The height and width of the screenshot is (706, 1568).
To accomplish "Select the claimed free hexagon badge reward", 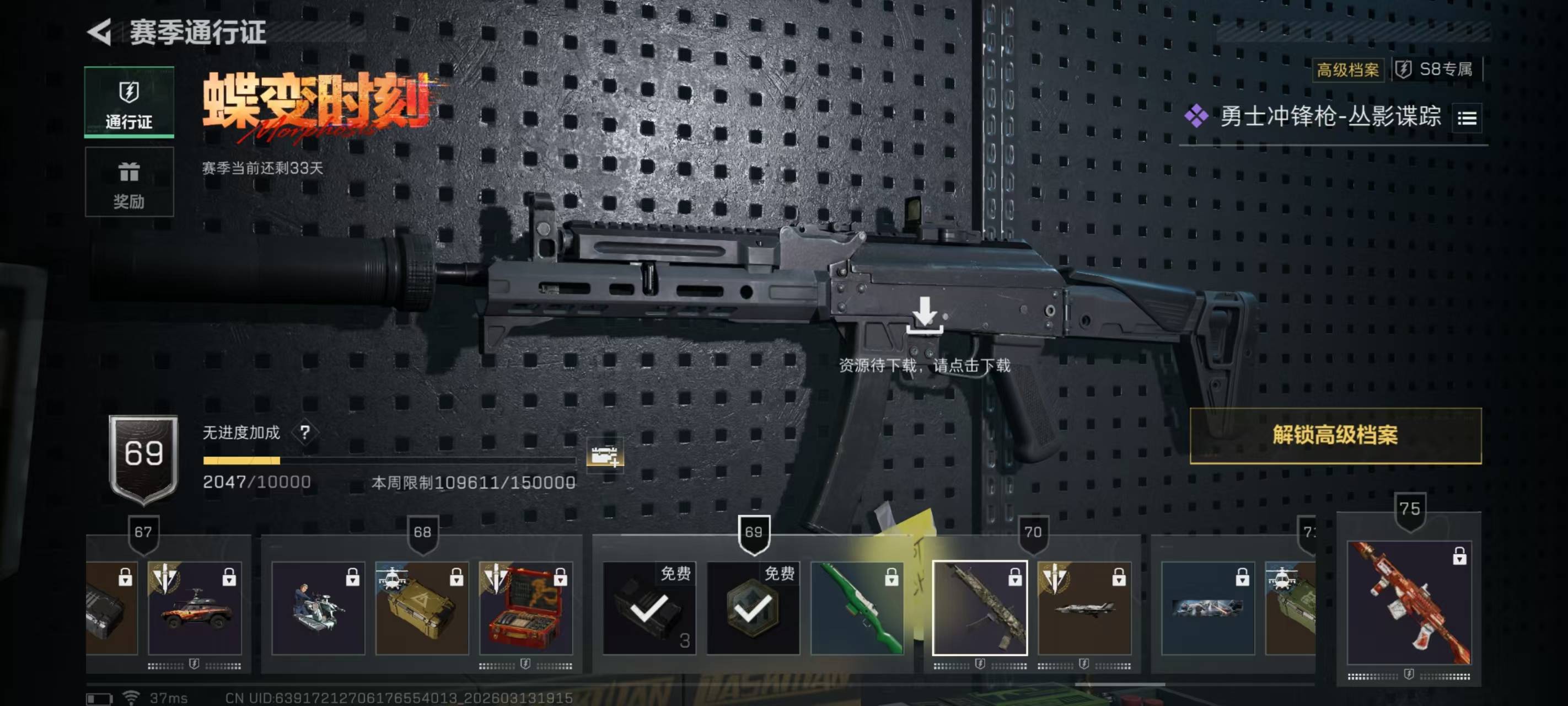I will tap(753, 608).
